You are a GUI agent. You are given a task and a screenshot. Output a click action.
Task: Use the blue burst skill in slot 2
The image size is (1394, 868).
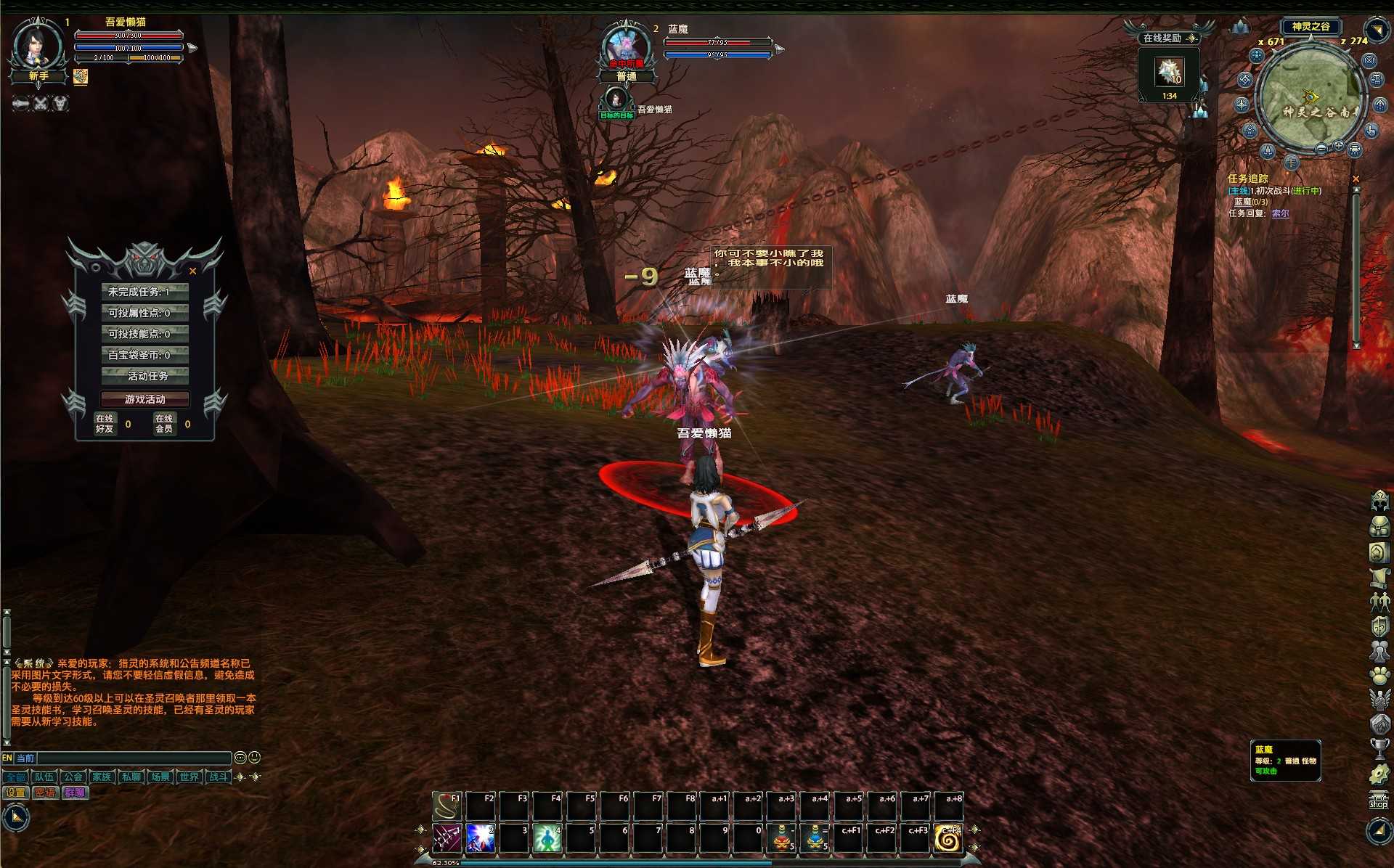point(481,839)
